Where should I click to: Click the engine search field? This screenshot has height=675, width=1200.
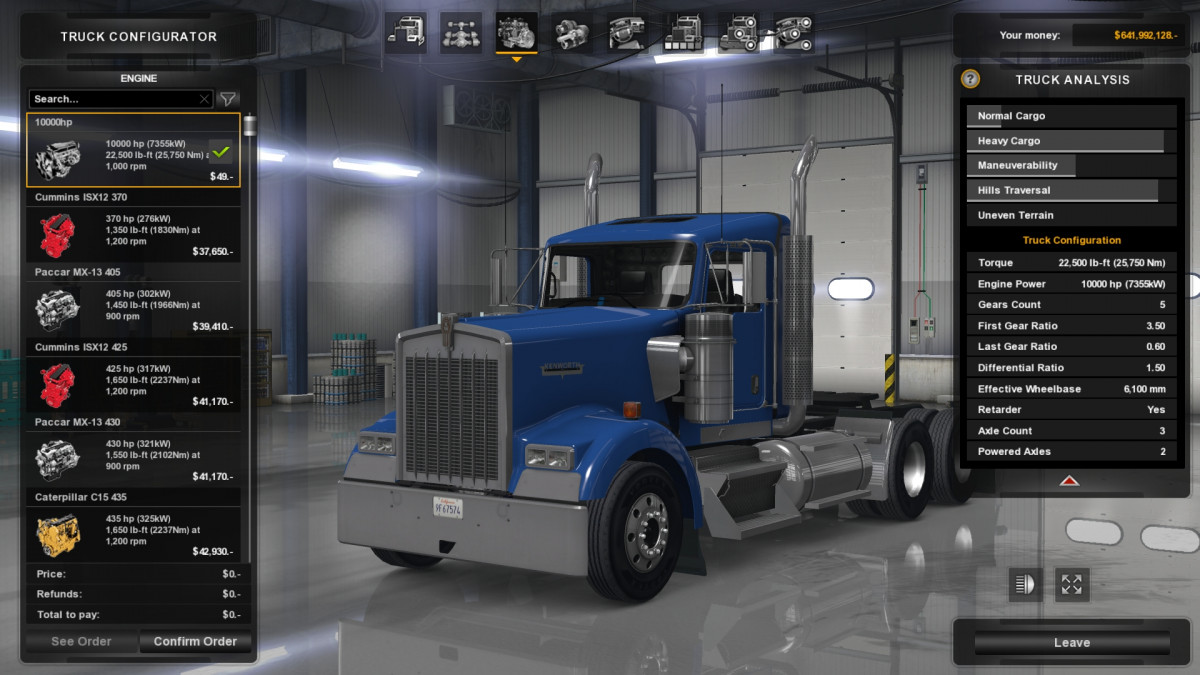pyautogui.click(x=112, y=99)
